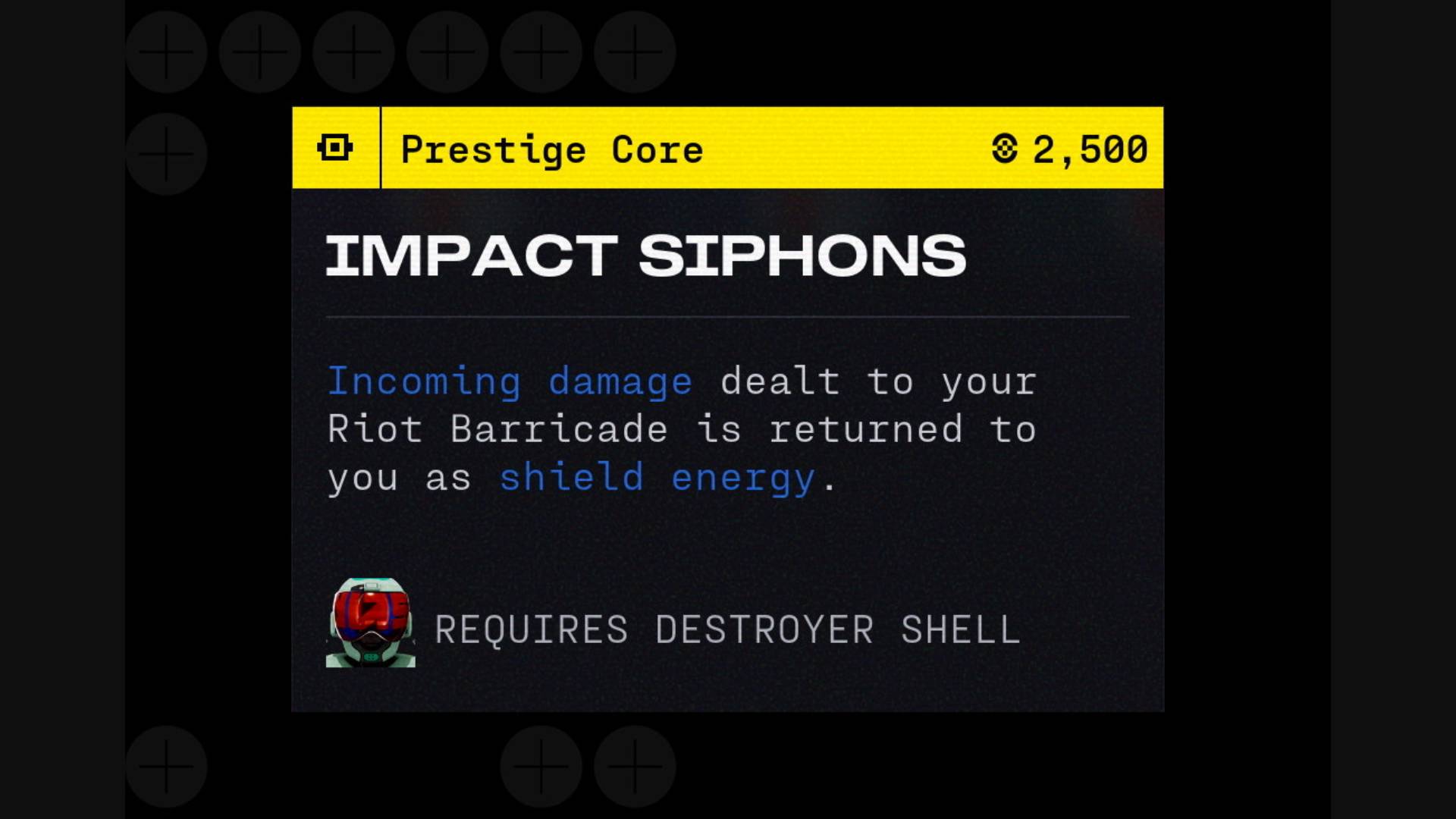The width and height of the screenshot is (1456, 819).
Task: Click the first plus slot in top row
Action: 166,52
